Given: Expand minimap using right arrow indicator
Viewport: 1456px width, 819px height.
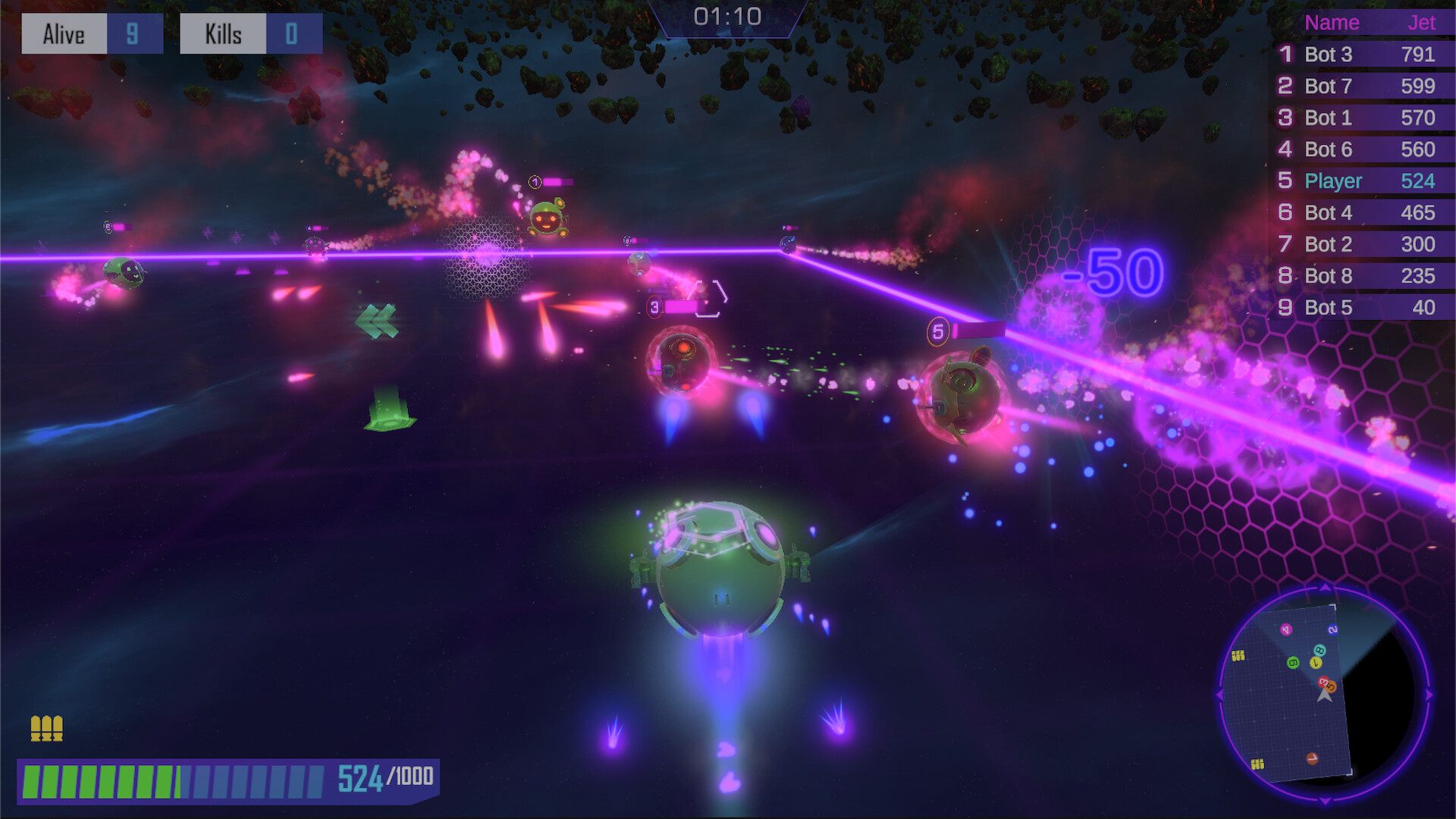Looking at the screenshot, I should (1429, 695).
